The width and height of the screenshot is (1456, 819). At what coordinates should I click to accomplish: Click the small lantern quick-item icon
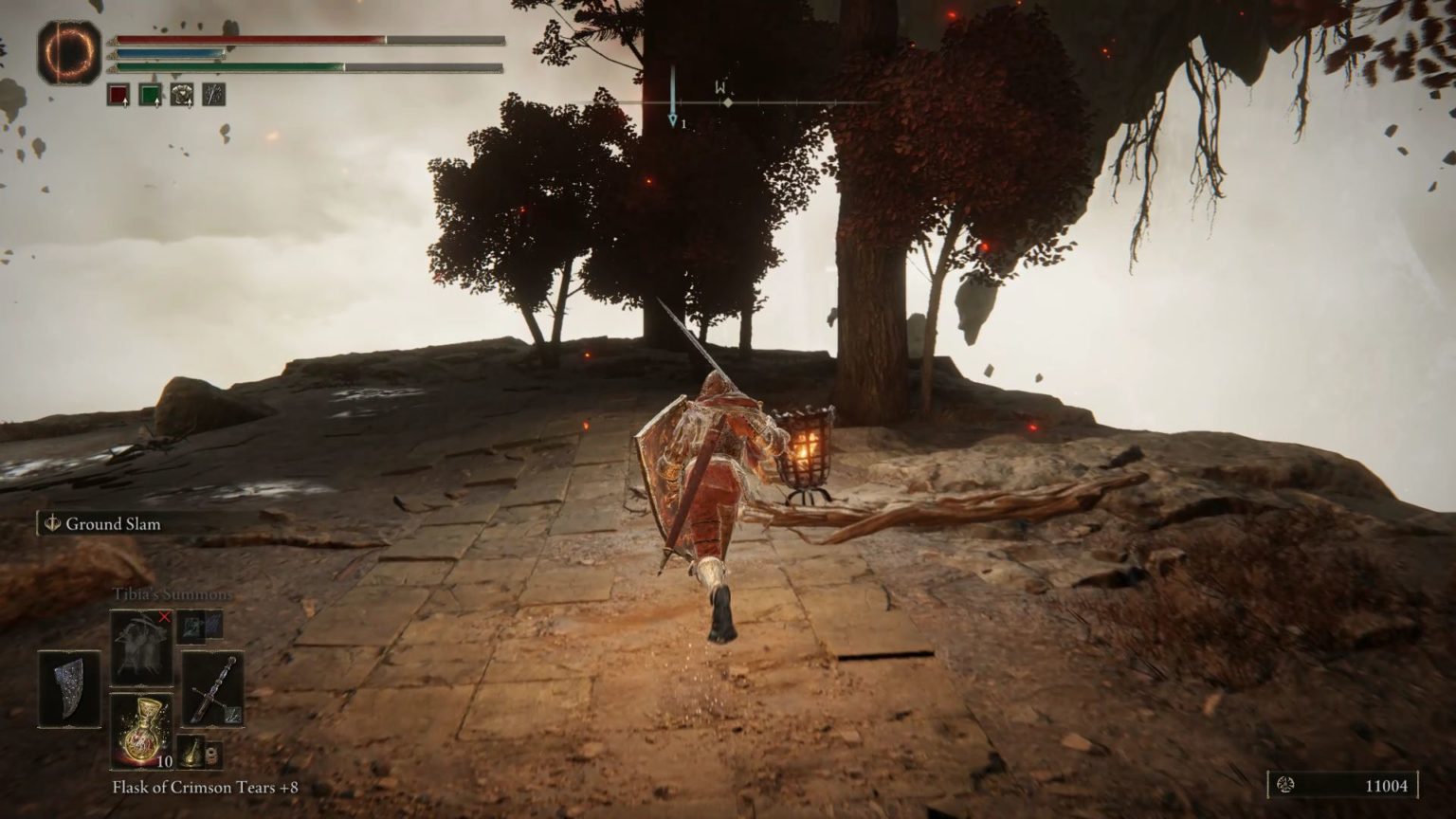click(193, 753)
